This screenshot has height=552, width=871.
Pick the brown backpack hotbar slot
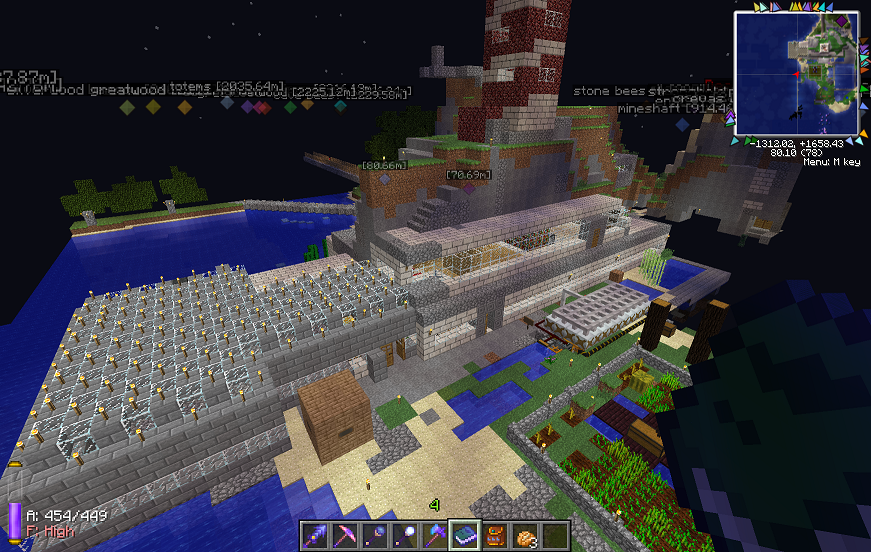pyautogui.click(x=494, y=535)
